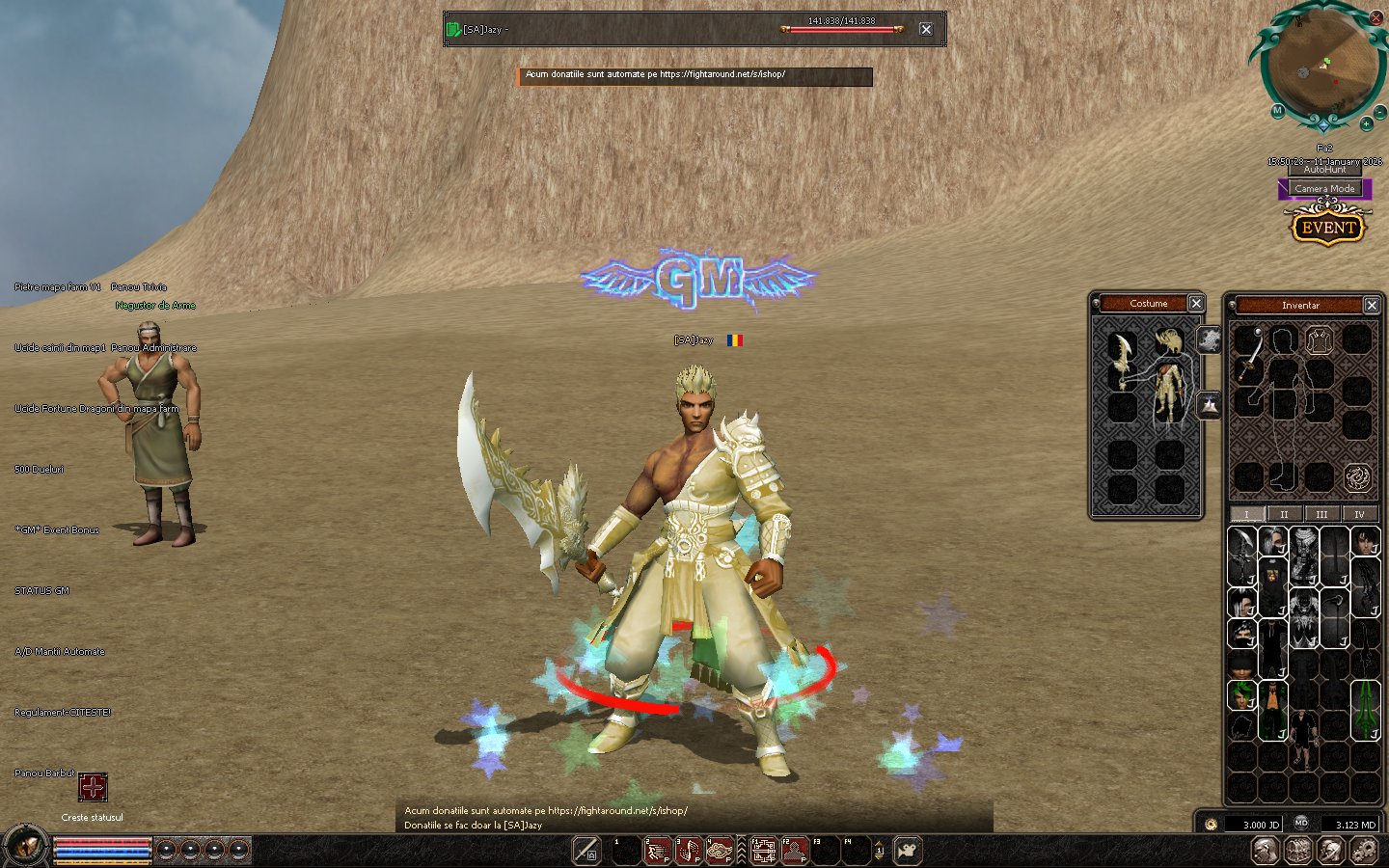This screenshot has height=868, width=1389.
Task: Select the green sword item in inventory
Action: point(1366,709)
